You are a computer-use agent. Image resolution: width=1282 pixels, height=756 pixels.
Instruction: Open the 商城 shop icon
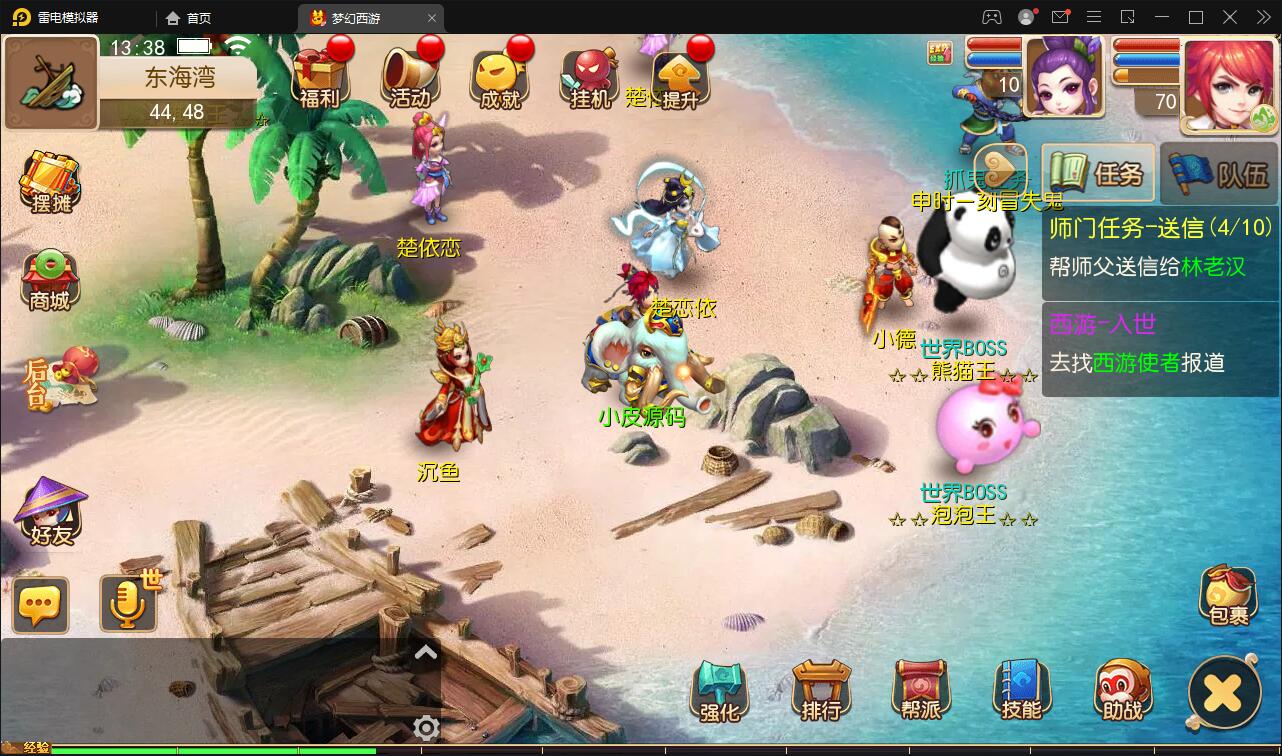[50, 280]
